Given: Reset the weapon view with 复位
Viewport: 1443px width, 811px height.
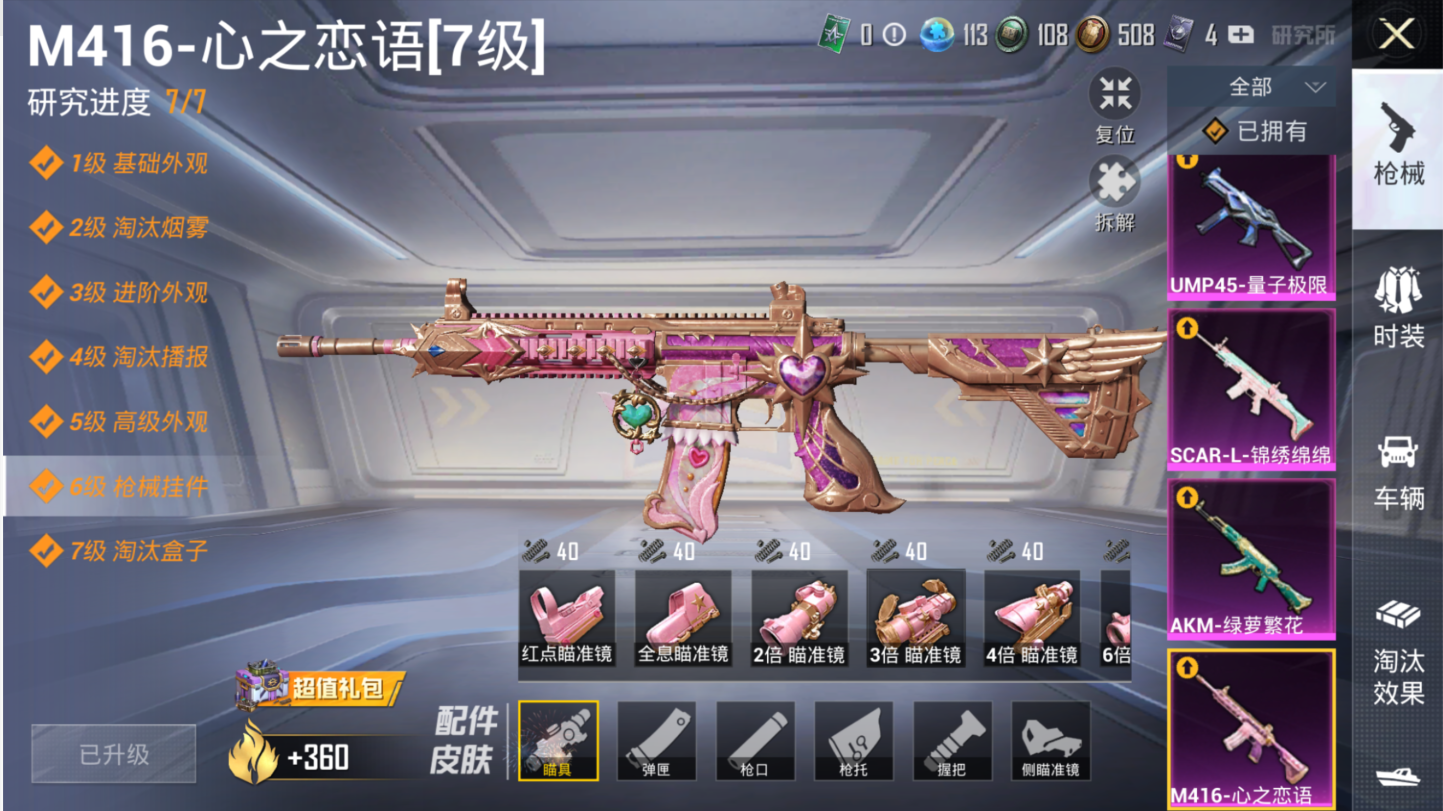Looking at the screenshot, I should (x=1114, y=106).
